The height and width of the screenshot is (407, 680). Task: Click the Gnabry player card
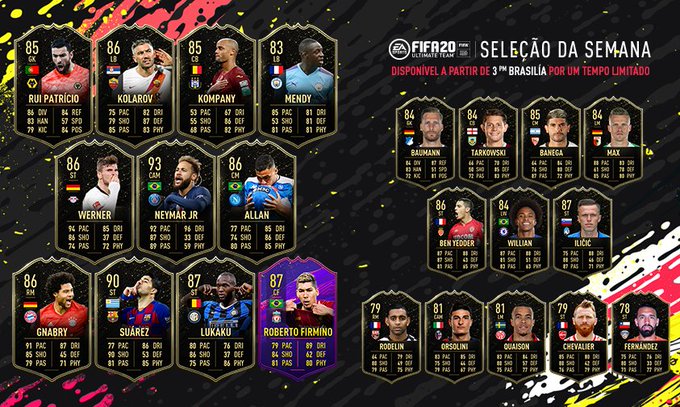(53, 317)
